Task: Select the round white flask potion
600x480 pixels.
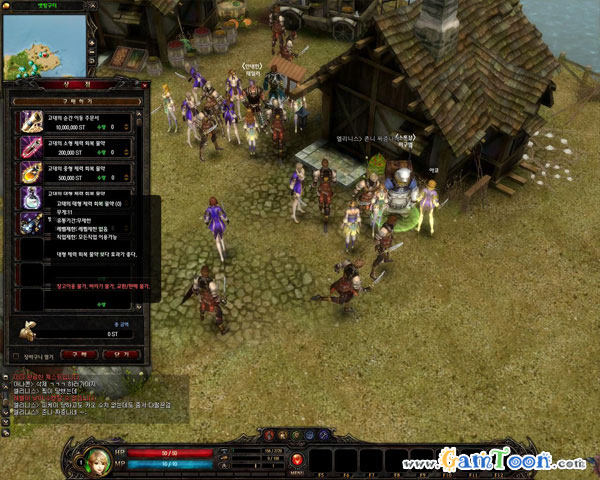Action: pyautogui.click(x=30, y=196)
